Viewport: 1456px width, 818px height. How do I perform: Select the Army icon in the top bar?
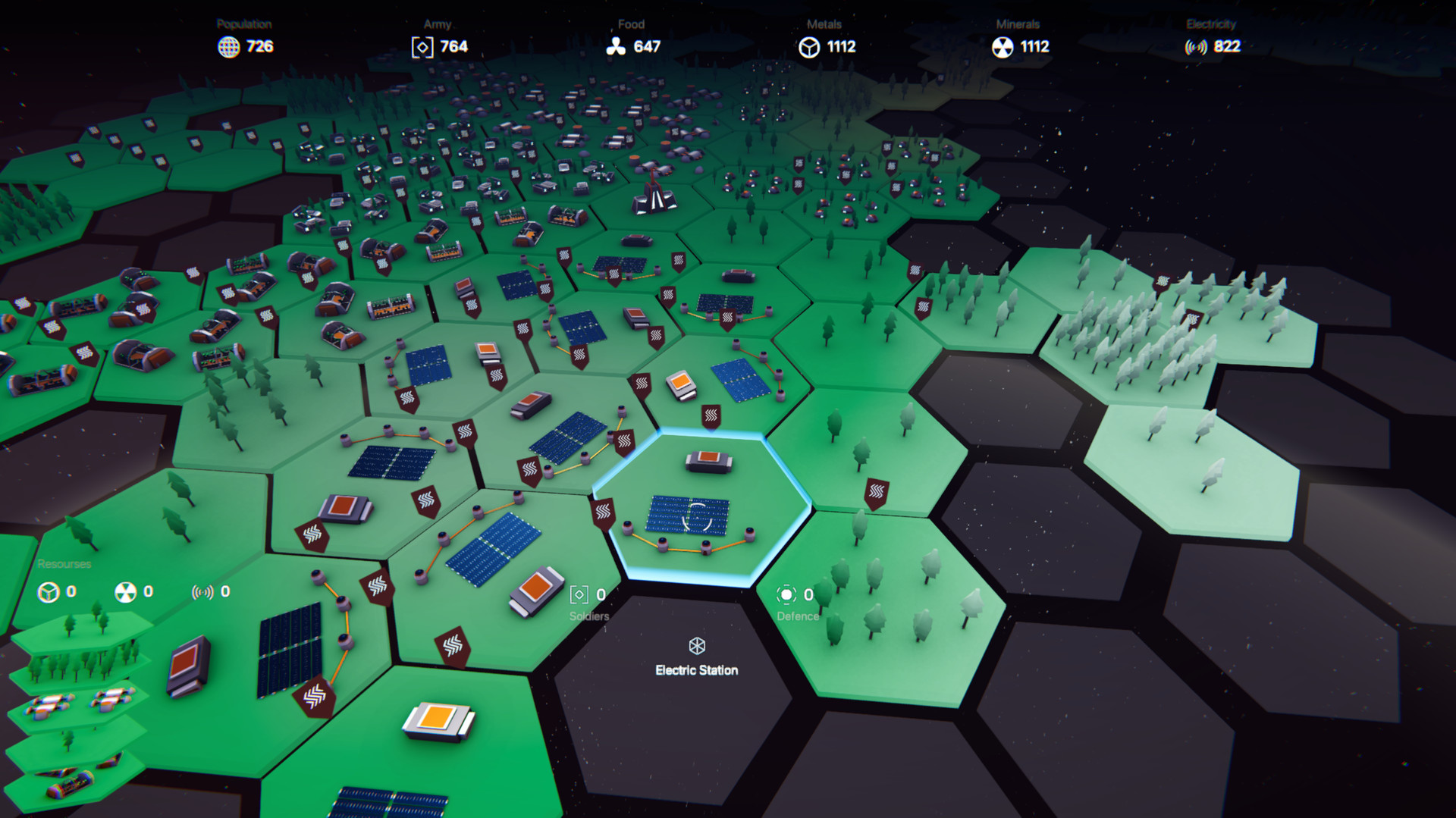pos(421,46)
